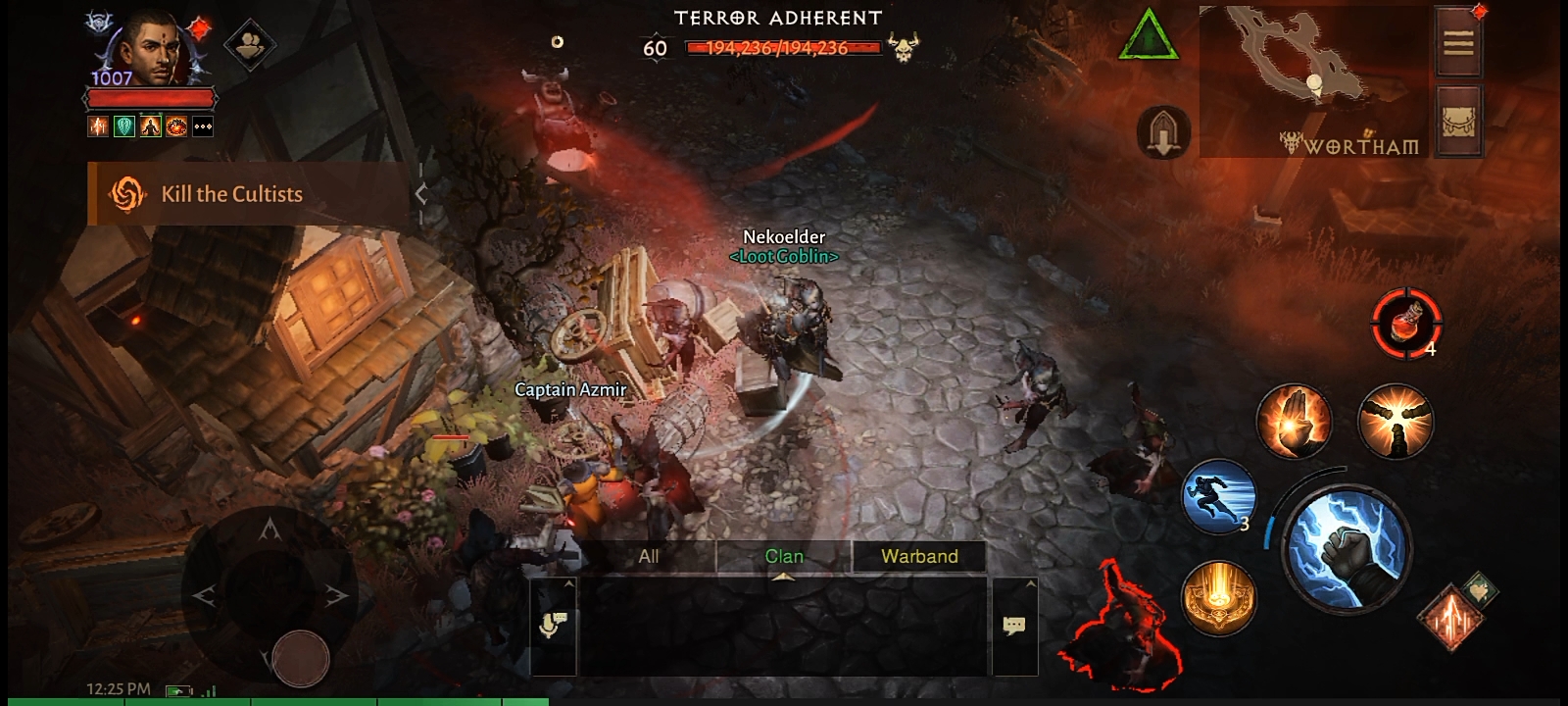The image size is (1568, 706).
Task: Open the inventory bag button
Action: point(1457,121)
